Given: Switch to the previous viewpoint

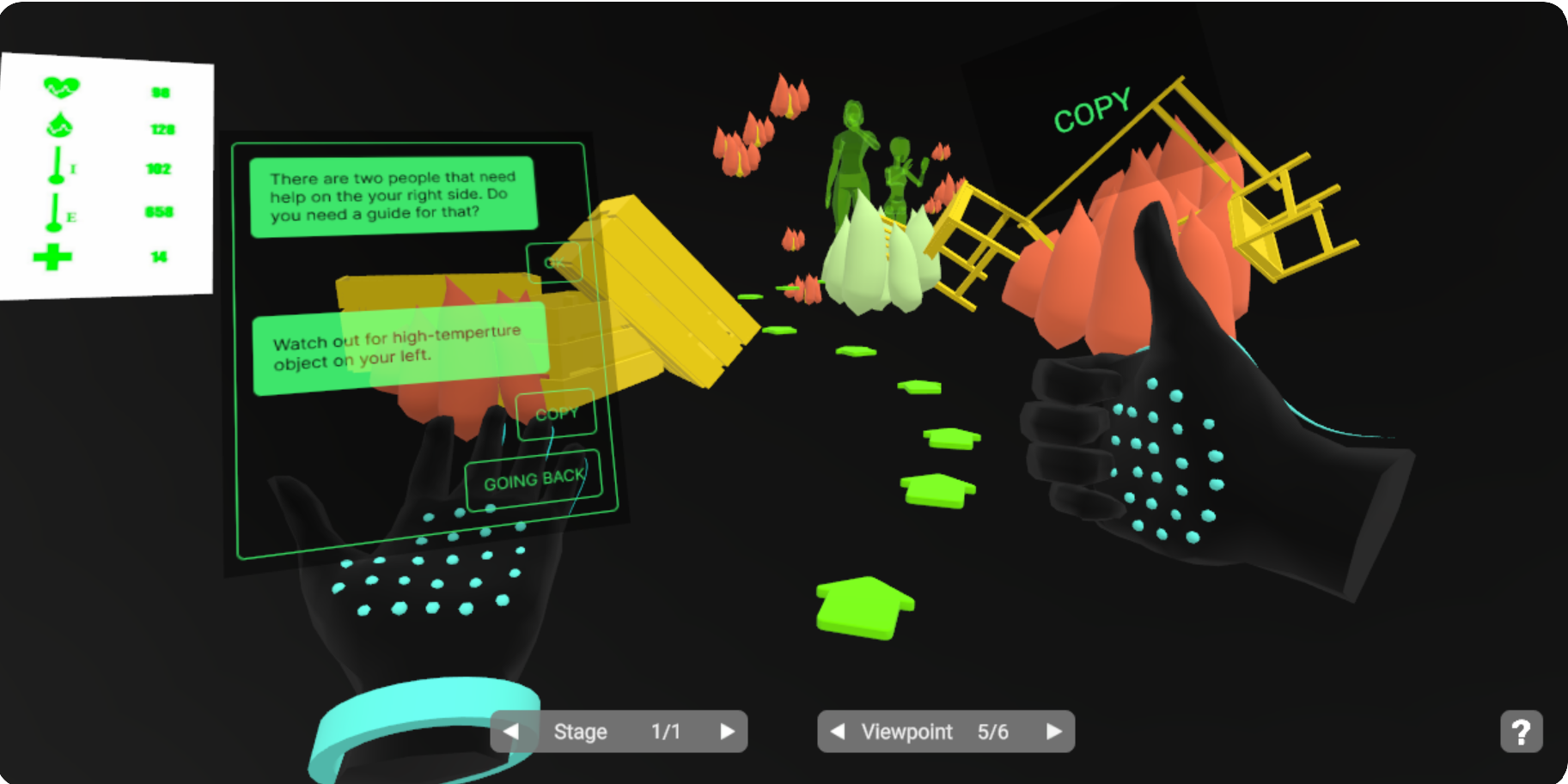Looking at the screenshot, I should coord(838,732).
